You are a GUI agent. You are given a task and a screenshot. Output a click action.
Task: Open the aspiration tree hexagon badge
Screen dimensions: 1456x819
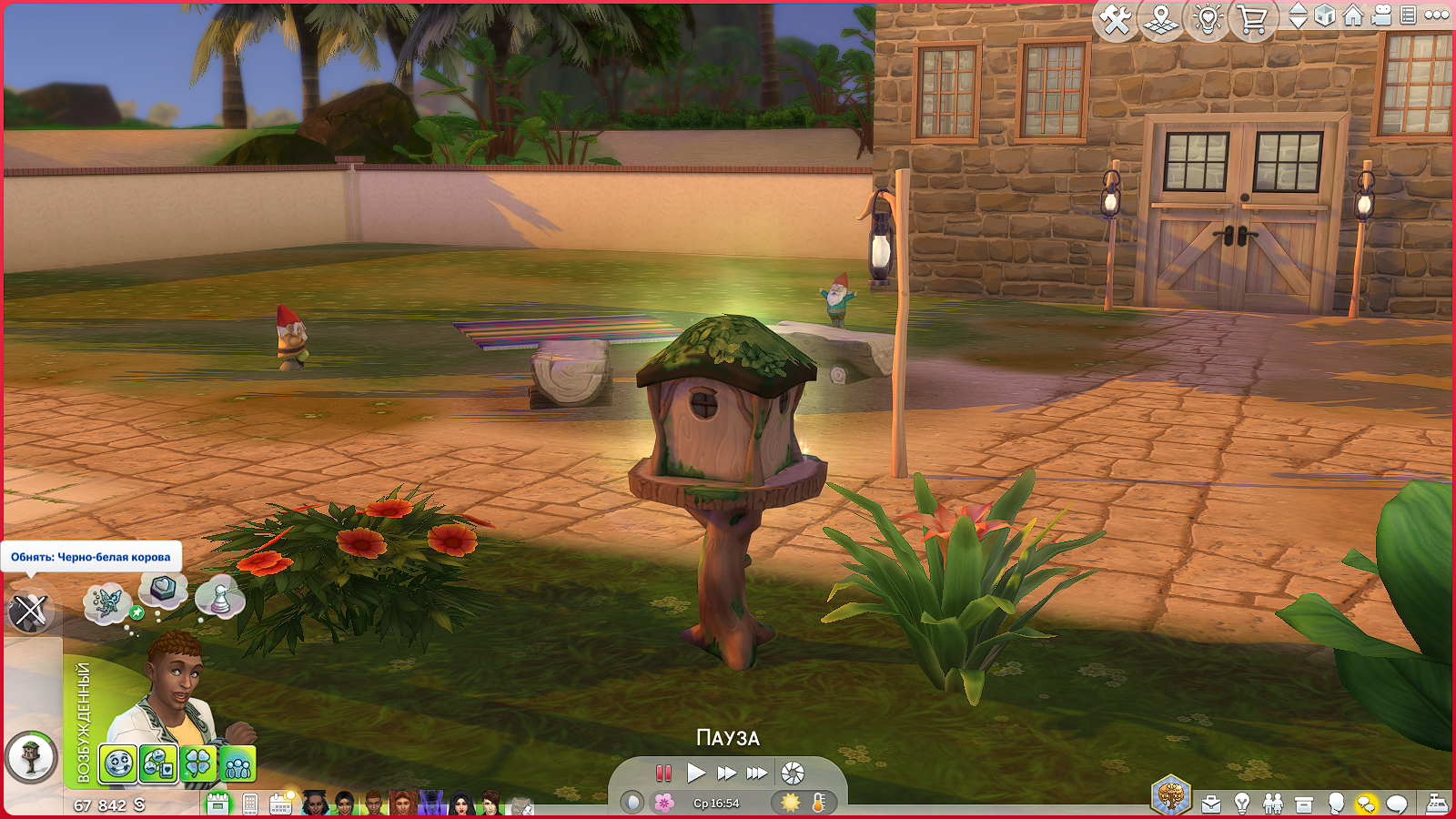point(1171,795)
